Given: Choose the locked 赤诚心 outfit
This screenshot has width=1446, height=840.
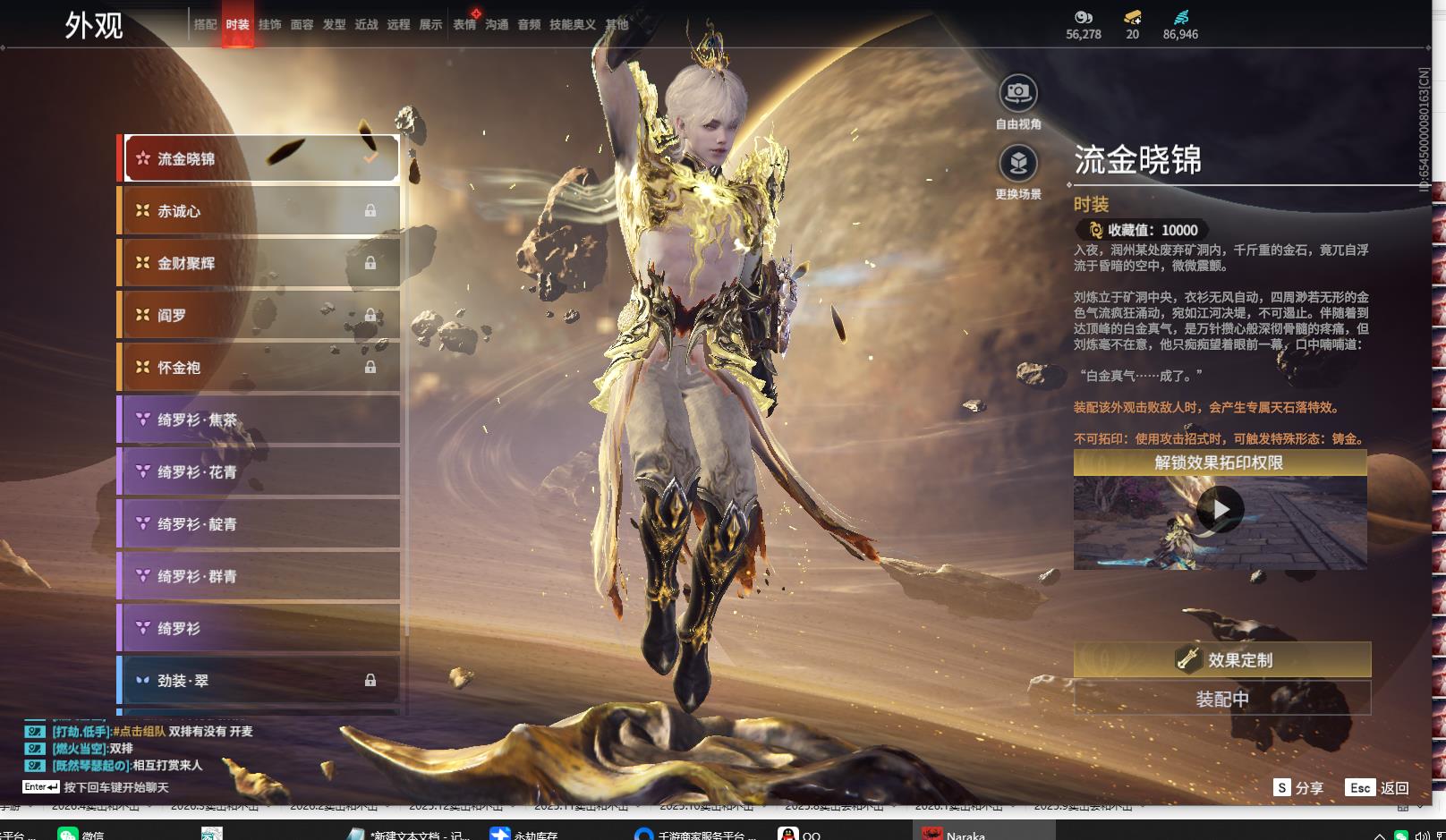Looking at the screenshot, I should click(x=259, y=211).
